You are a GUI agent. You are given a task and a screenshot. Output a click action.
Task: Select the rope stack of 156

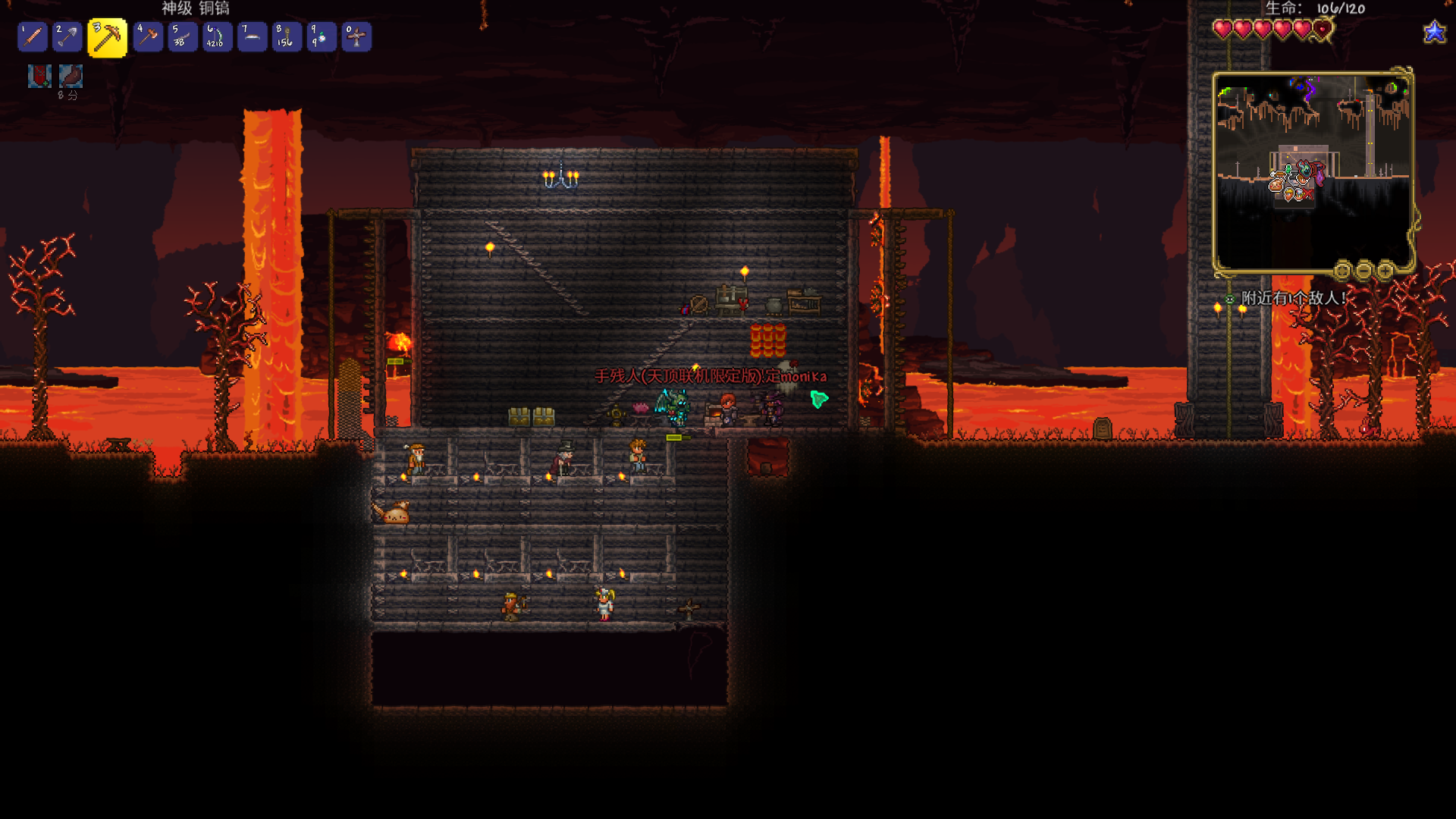point(287,36)
